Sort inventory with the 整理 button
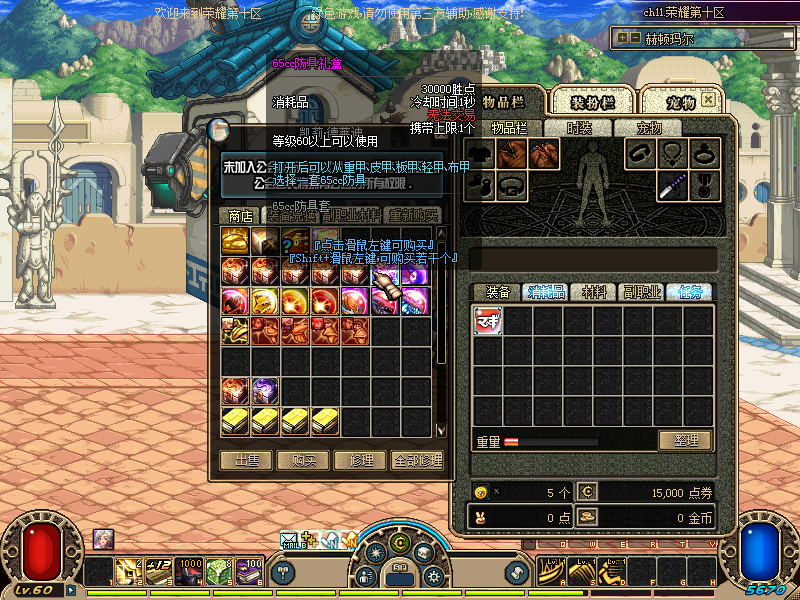Screen dimensions: 800x600 click(685, 440)
